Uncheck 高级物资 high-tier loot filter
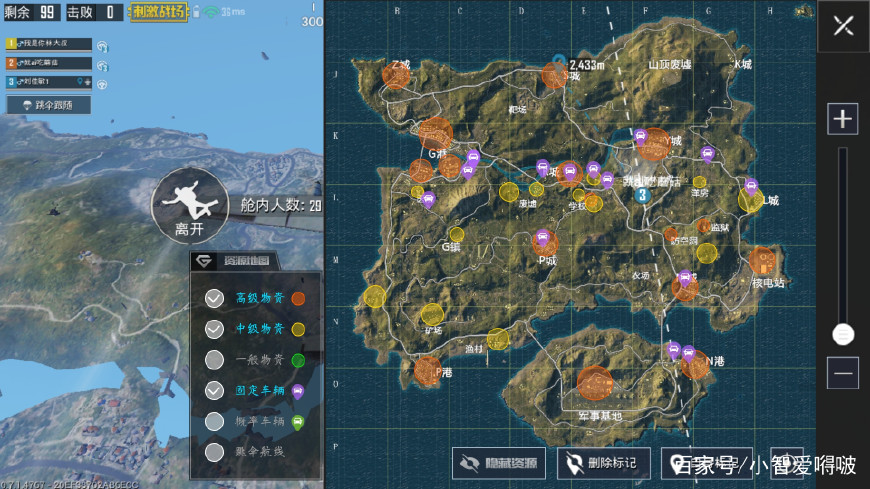The image size is (870, 489). (214, 298)
